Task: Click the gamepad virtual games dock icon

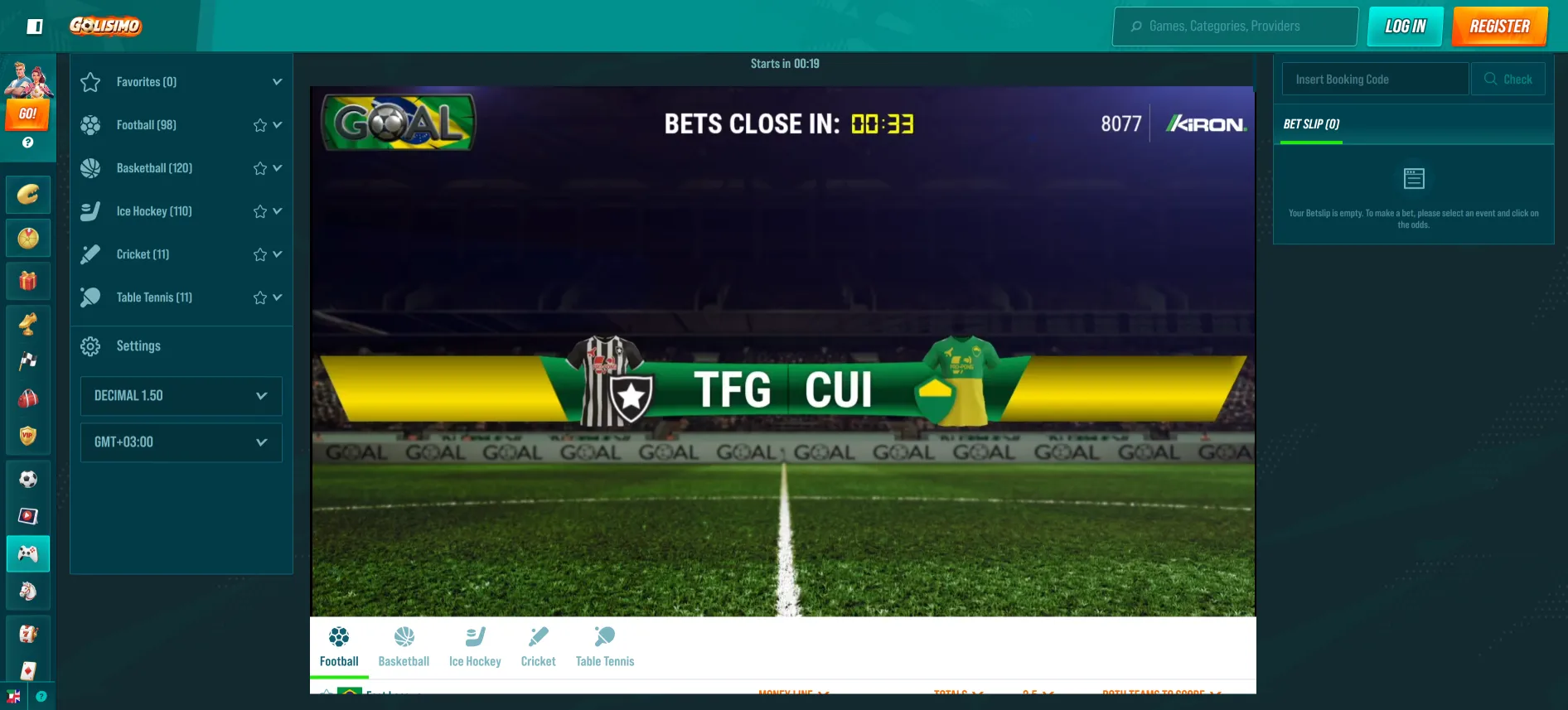Action: click(28, 553)
